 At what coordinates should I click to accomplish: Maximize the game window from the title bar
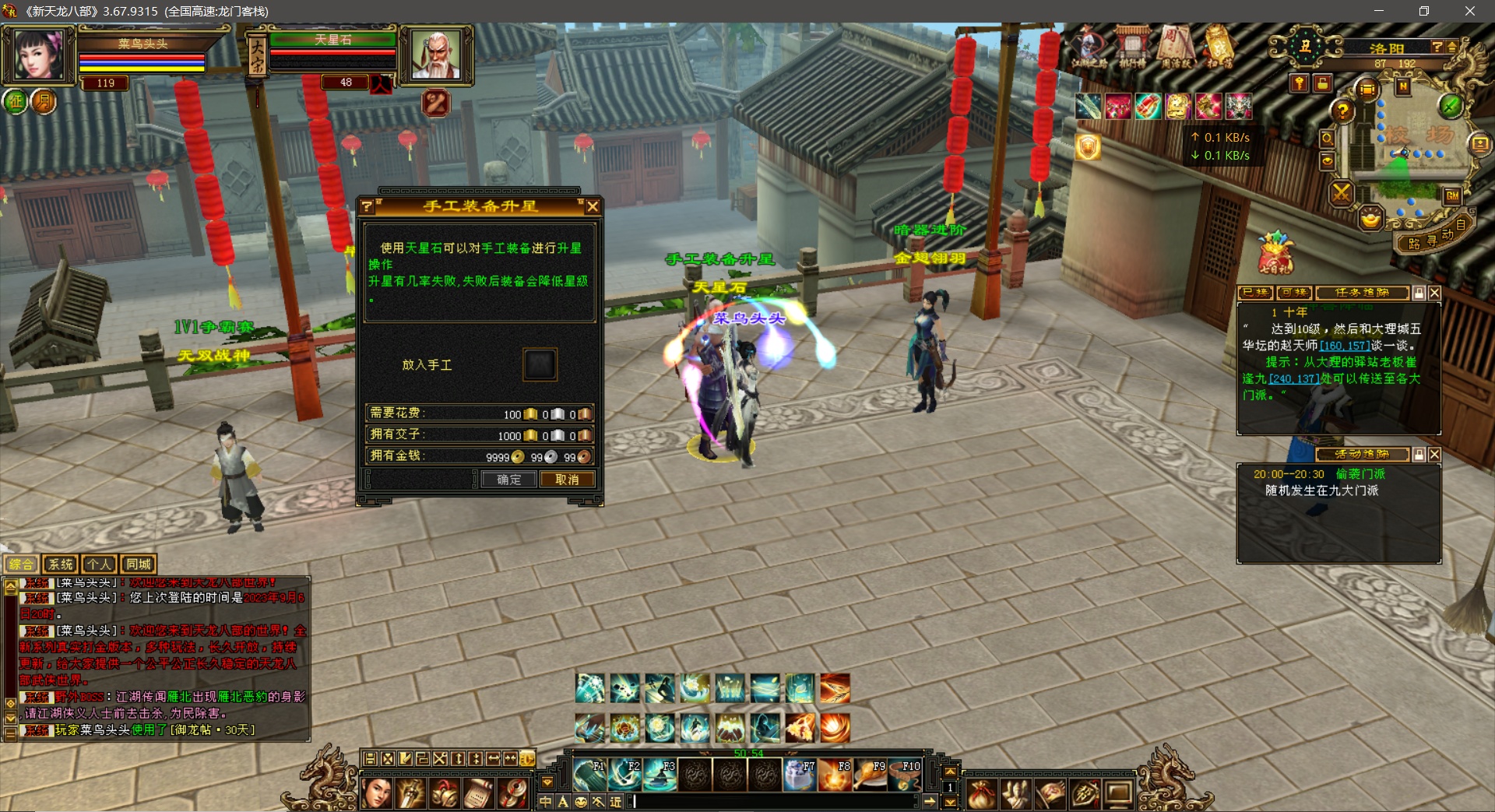coord(1424,11)
